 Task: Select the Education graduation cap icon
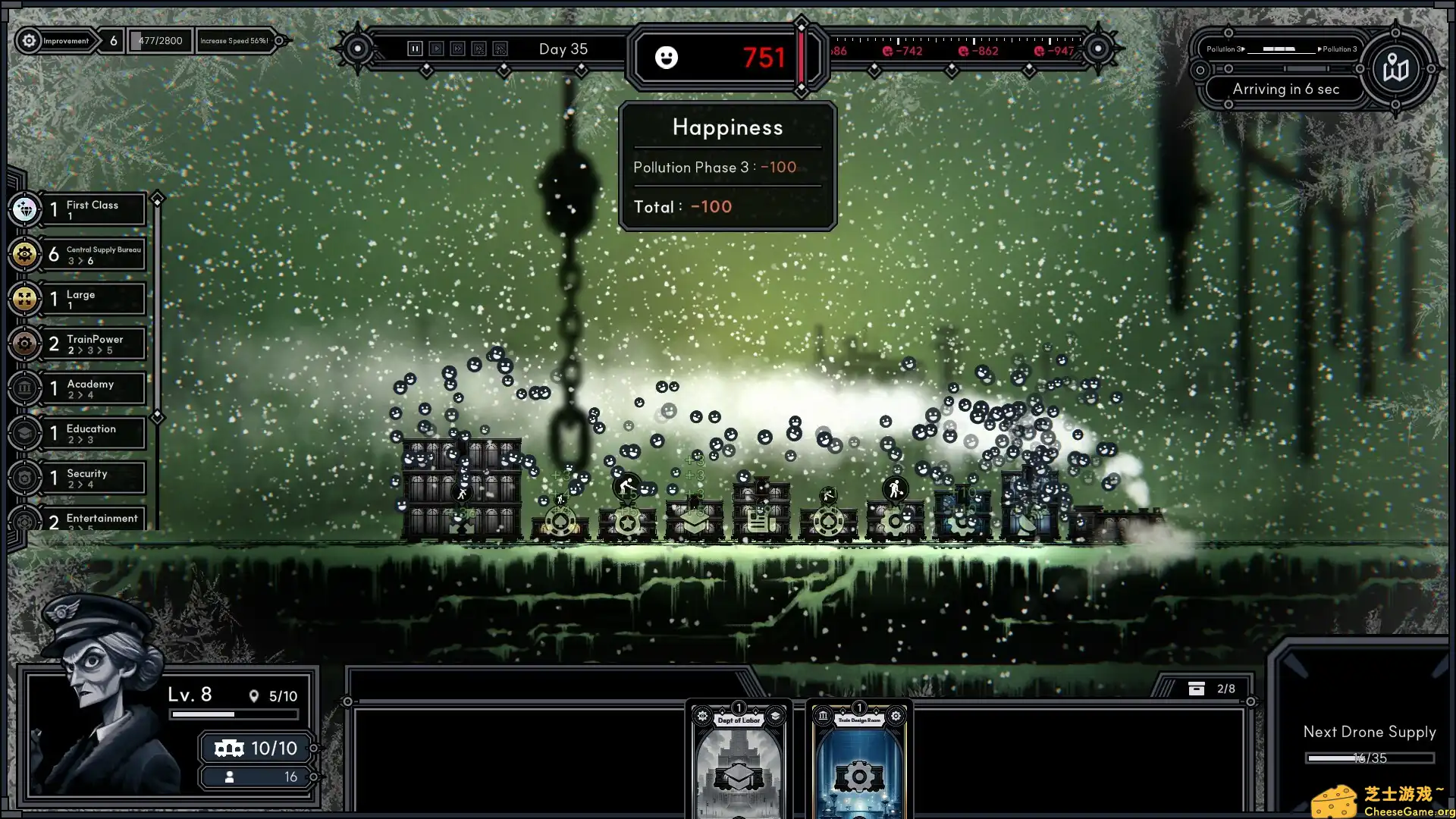(x=25, y=433)
